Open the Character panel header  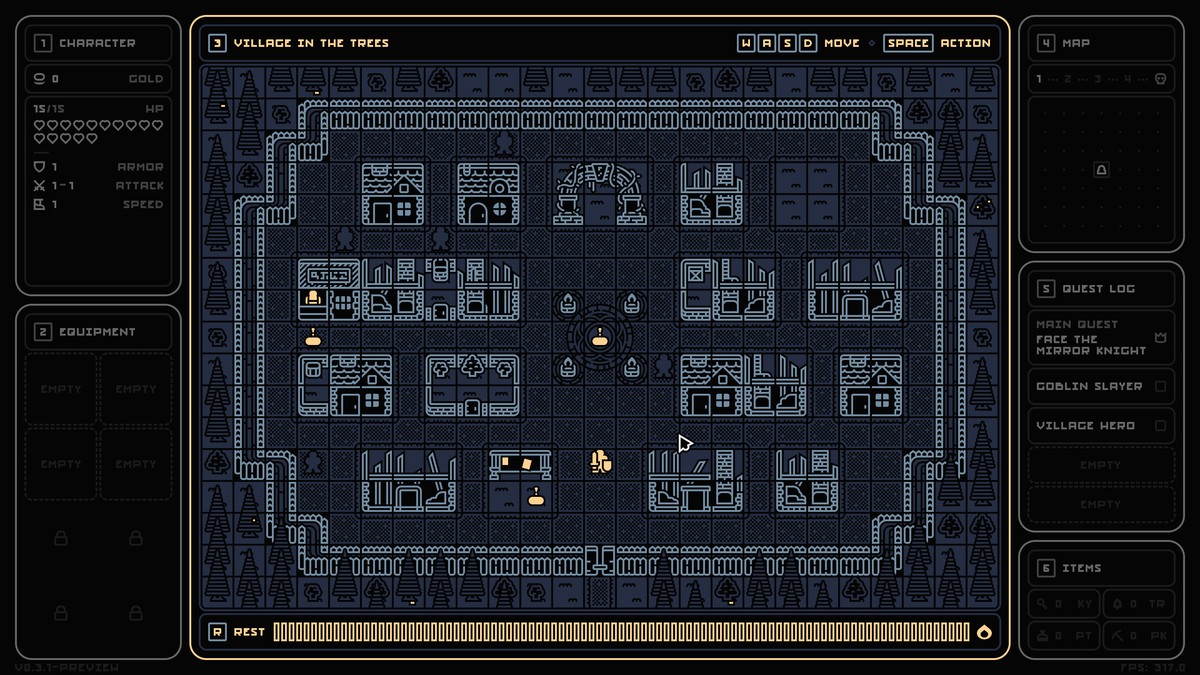[98, 43]
